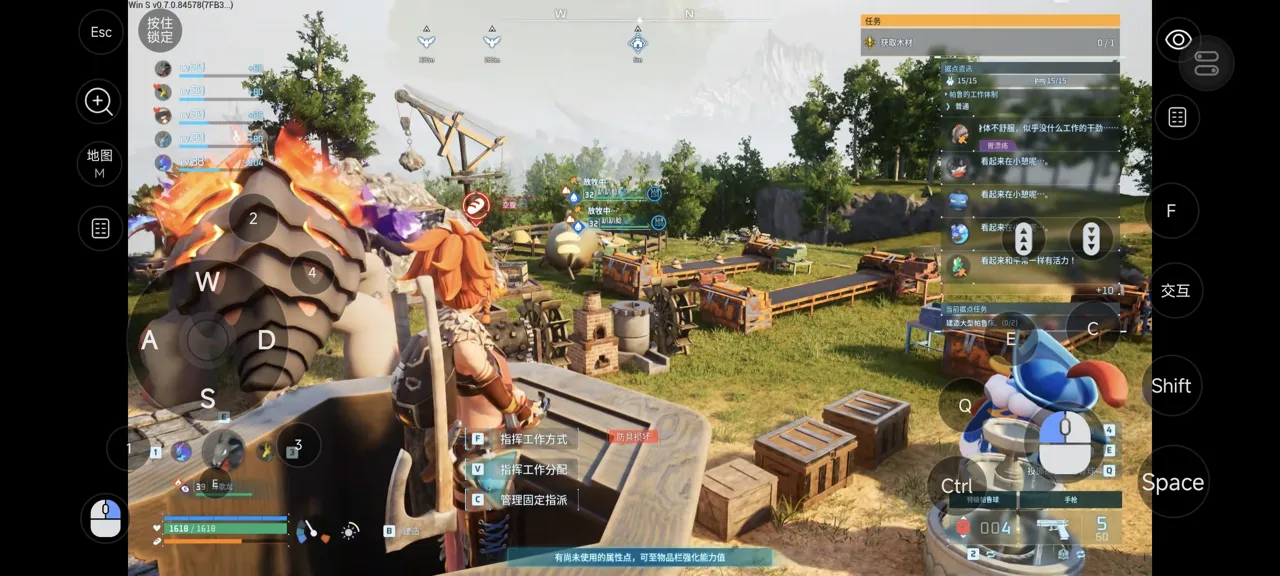Open the twin-switch overlay settings icon
1280x576 pixels.
pos(1206,63)
